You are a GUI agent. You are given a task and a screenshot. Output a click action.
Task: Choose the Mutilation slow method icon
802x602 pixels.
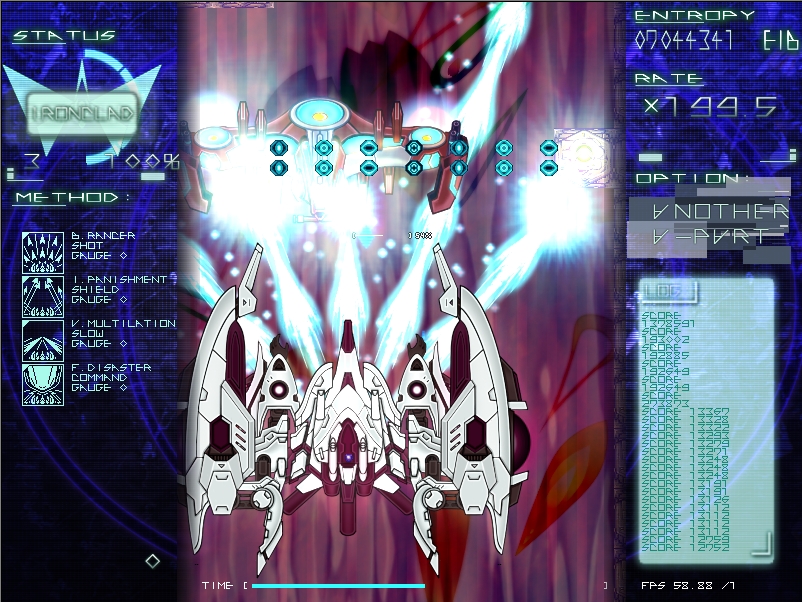click(x=43, y=340)
